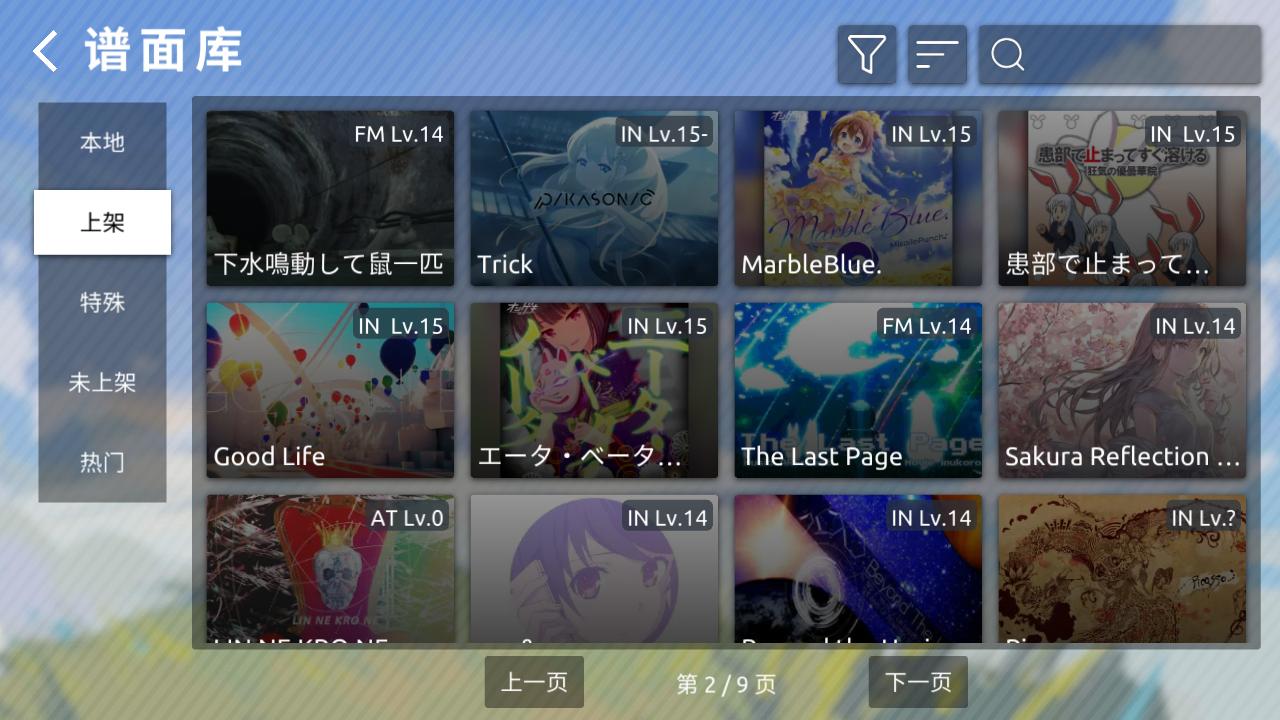
Task: Click the sort order icon
Action: pos(936,54)
